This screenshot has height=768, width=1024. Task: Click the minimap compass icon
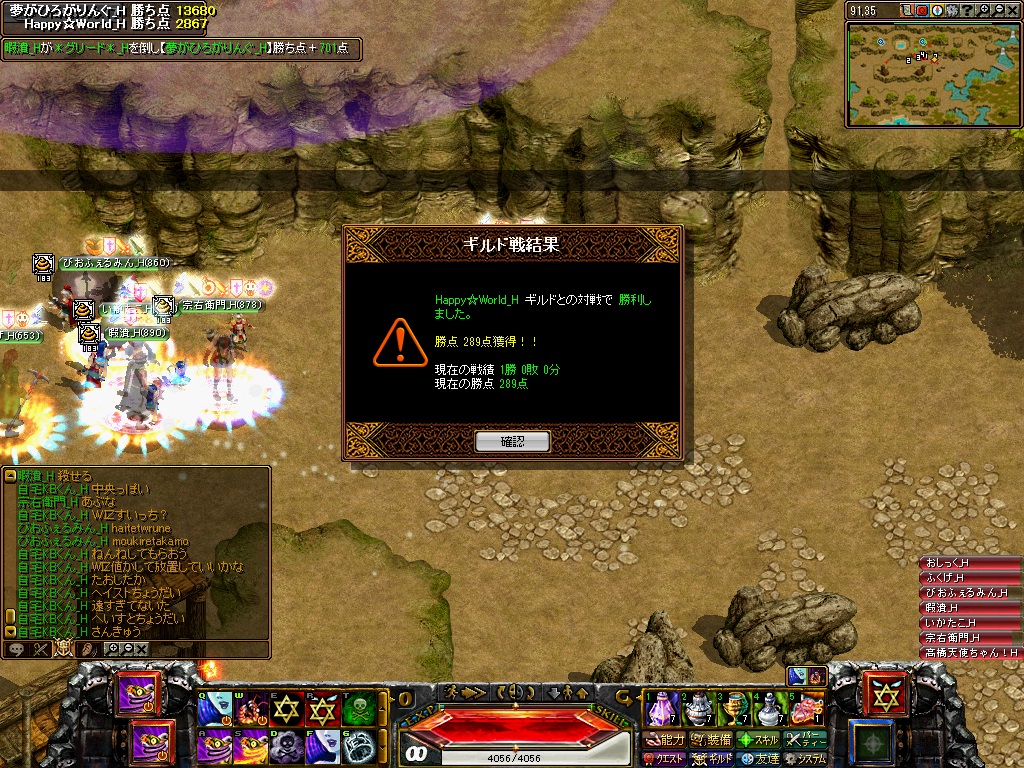[x=936, y=10]
